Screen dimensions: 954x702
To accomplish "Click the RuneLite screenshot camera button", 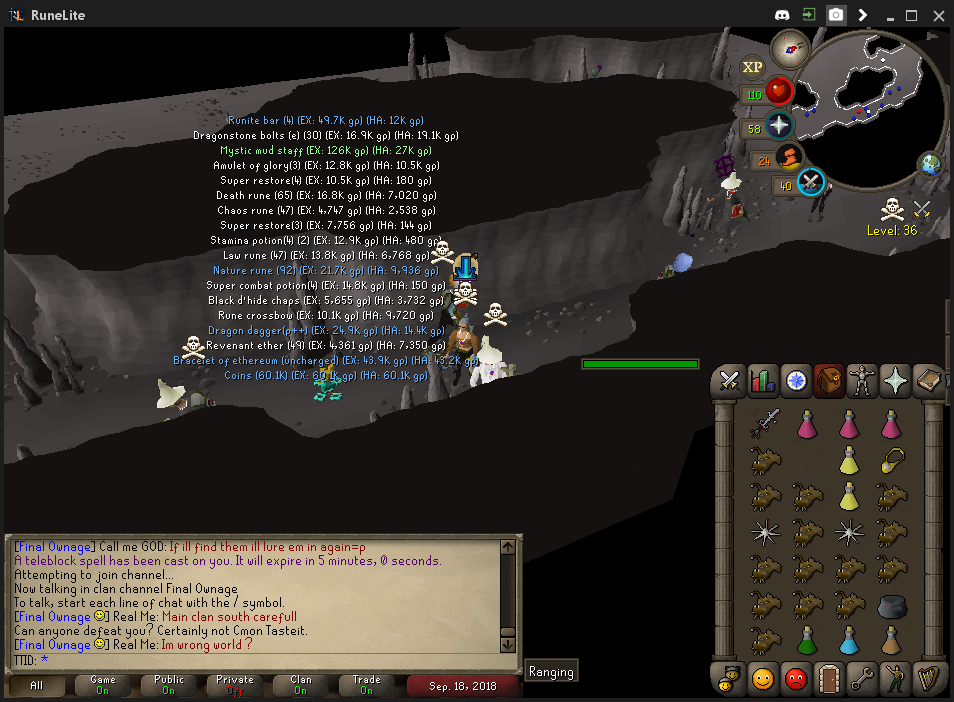I will pyautogui.click(x=835, y=15).
